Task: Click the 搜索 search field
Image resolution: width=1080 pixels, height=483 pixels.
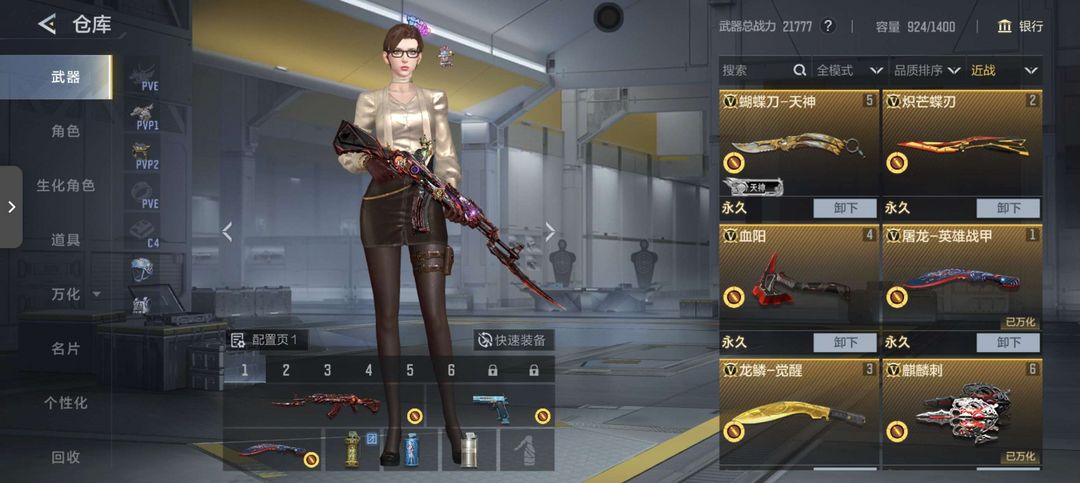Action: point(755,71)
